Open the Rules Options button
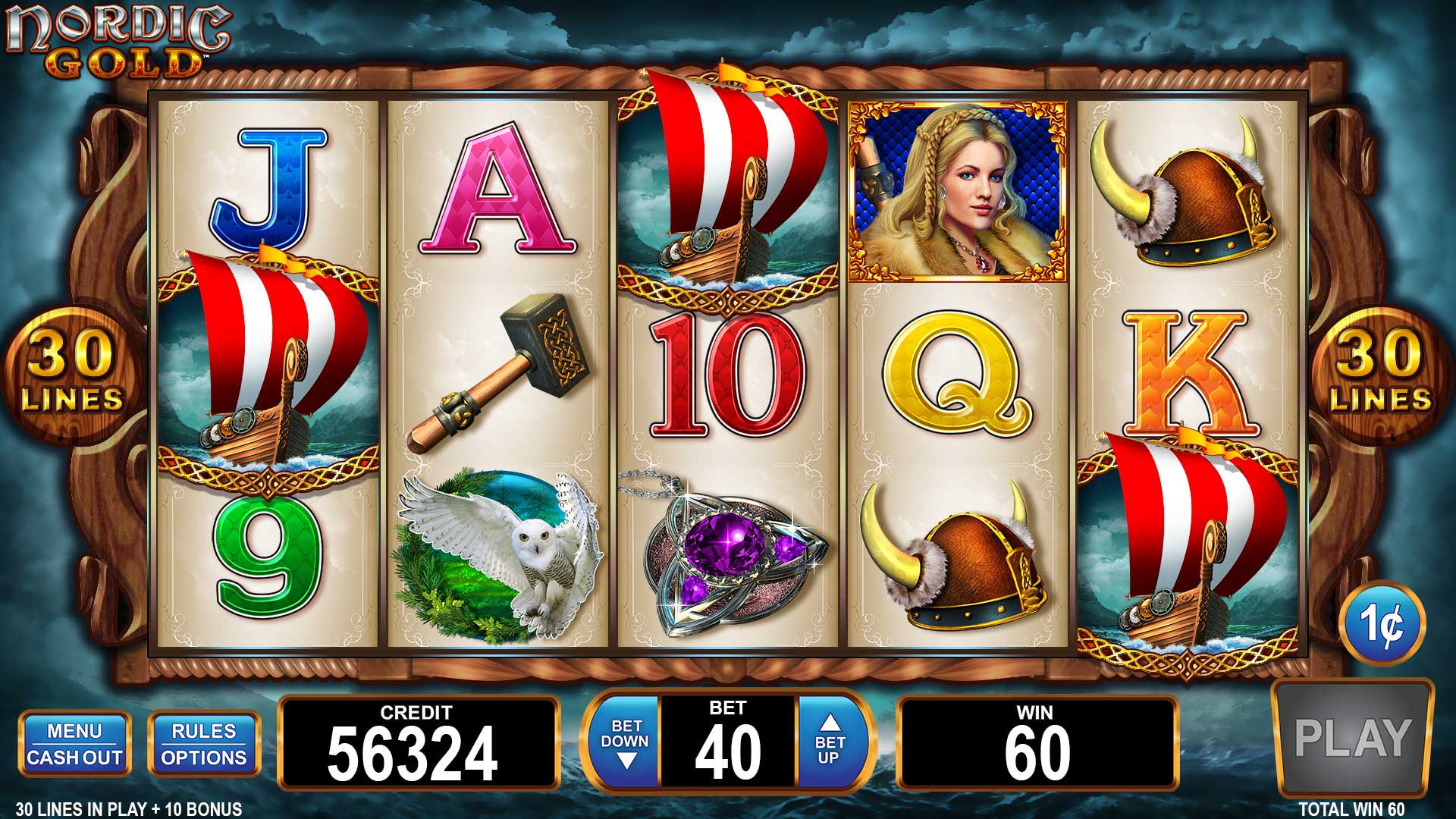Viewport: 1456px width, 819px height. 204,744
